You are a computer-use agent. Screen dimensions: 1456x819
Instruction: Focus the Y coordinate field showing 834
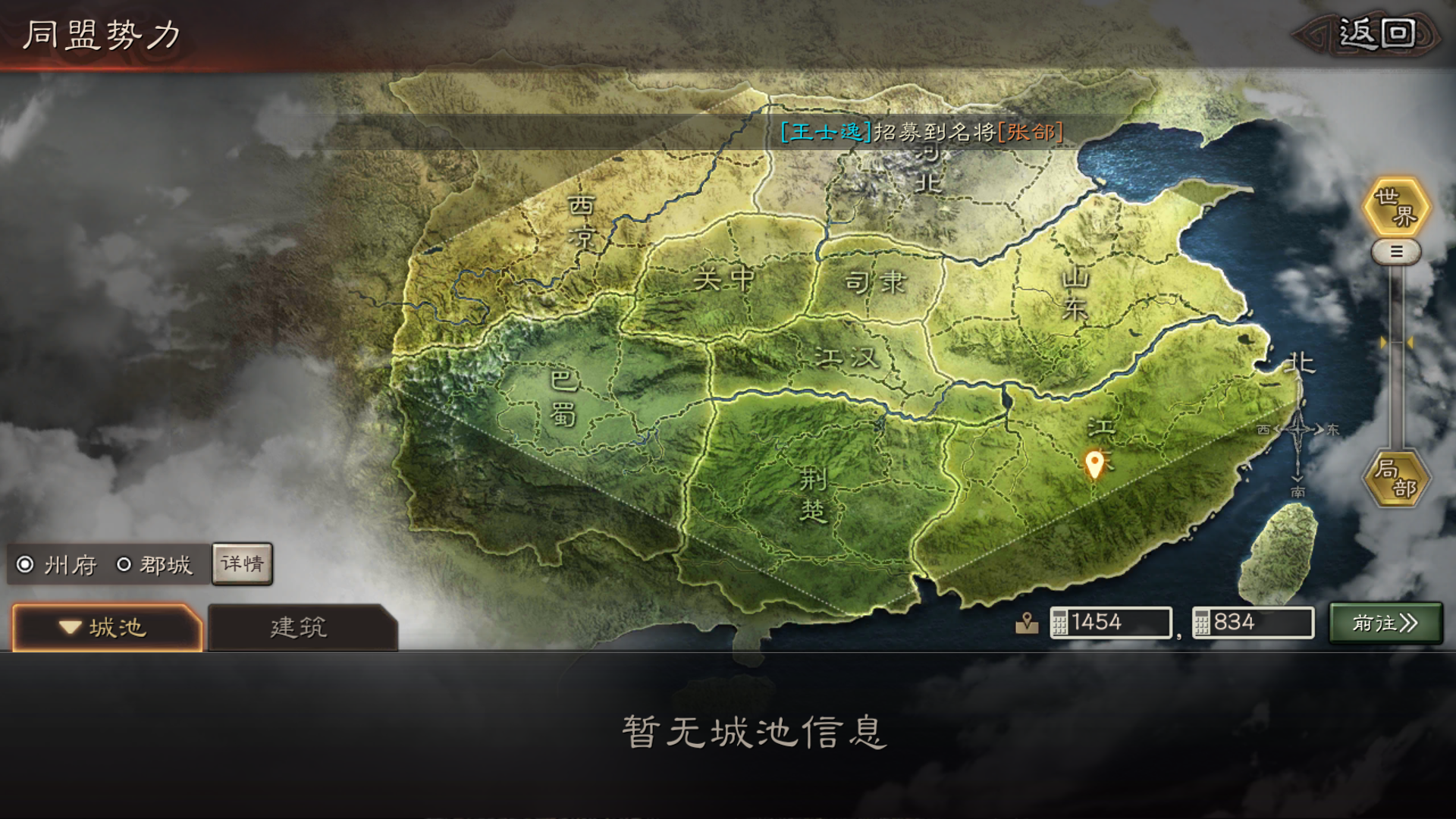[x=1253, y=623]
